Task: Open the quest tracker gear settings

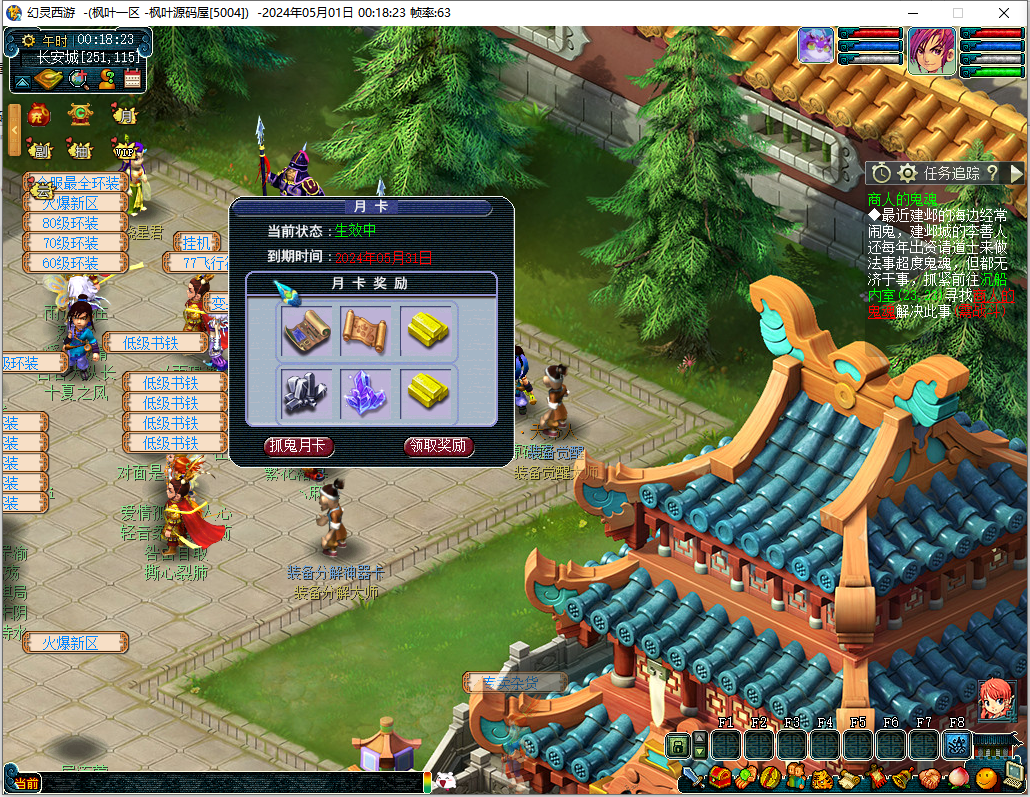Action: pyautogui.click(x=907, y=173)
